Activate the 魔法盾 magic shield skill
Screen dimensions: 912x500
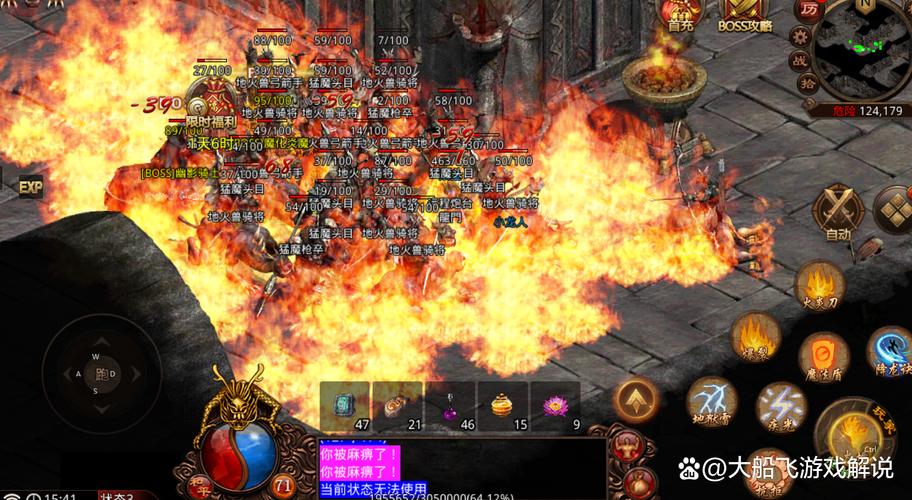[x=824, y=357]
